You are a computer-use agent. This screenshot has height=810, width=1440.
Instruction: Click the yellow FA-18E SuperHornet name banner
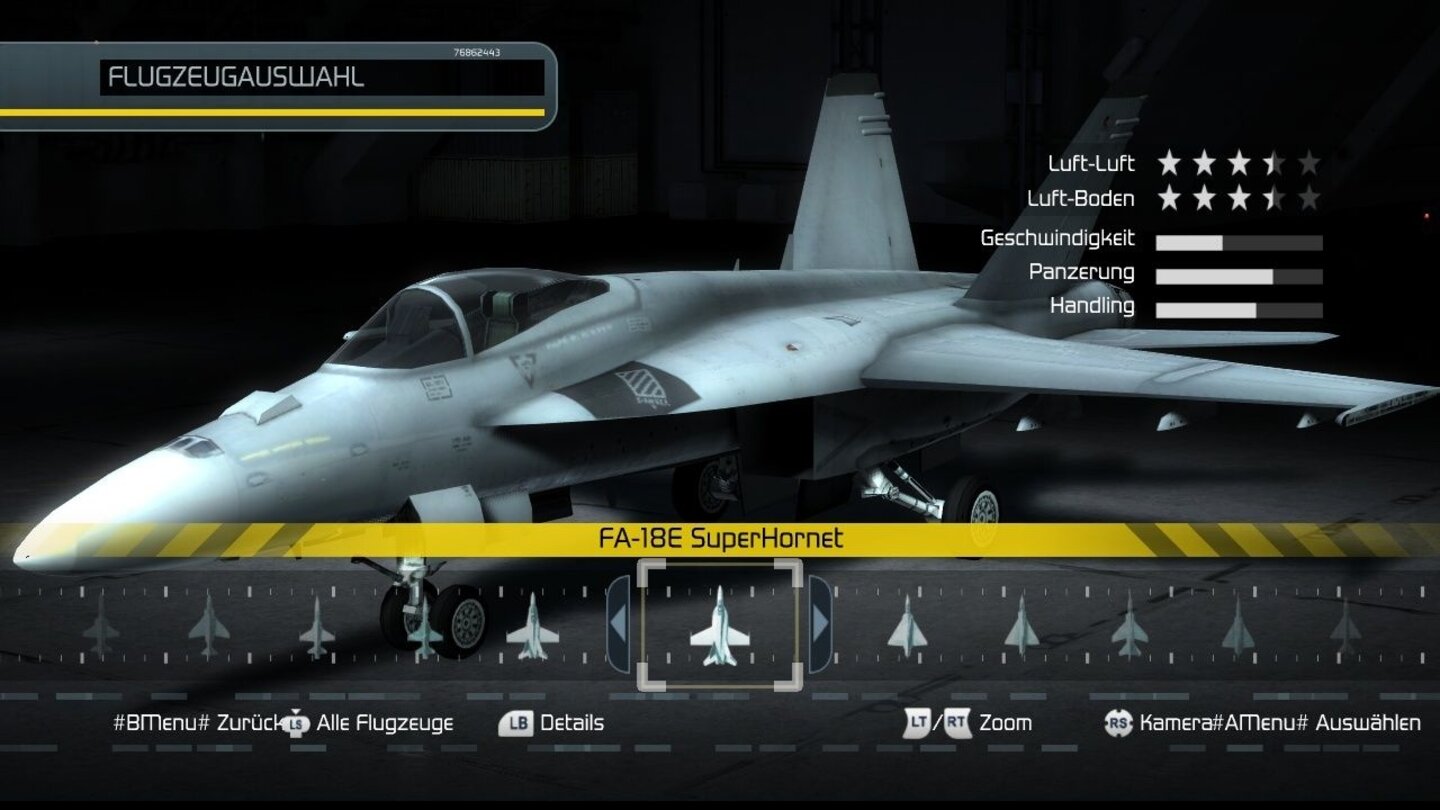click(x=719, y=537)
